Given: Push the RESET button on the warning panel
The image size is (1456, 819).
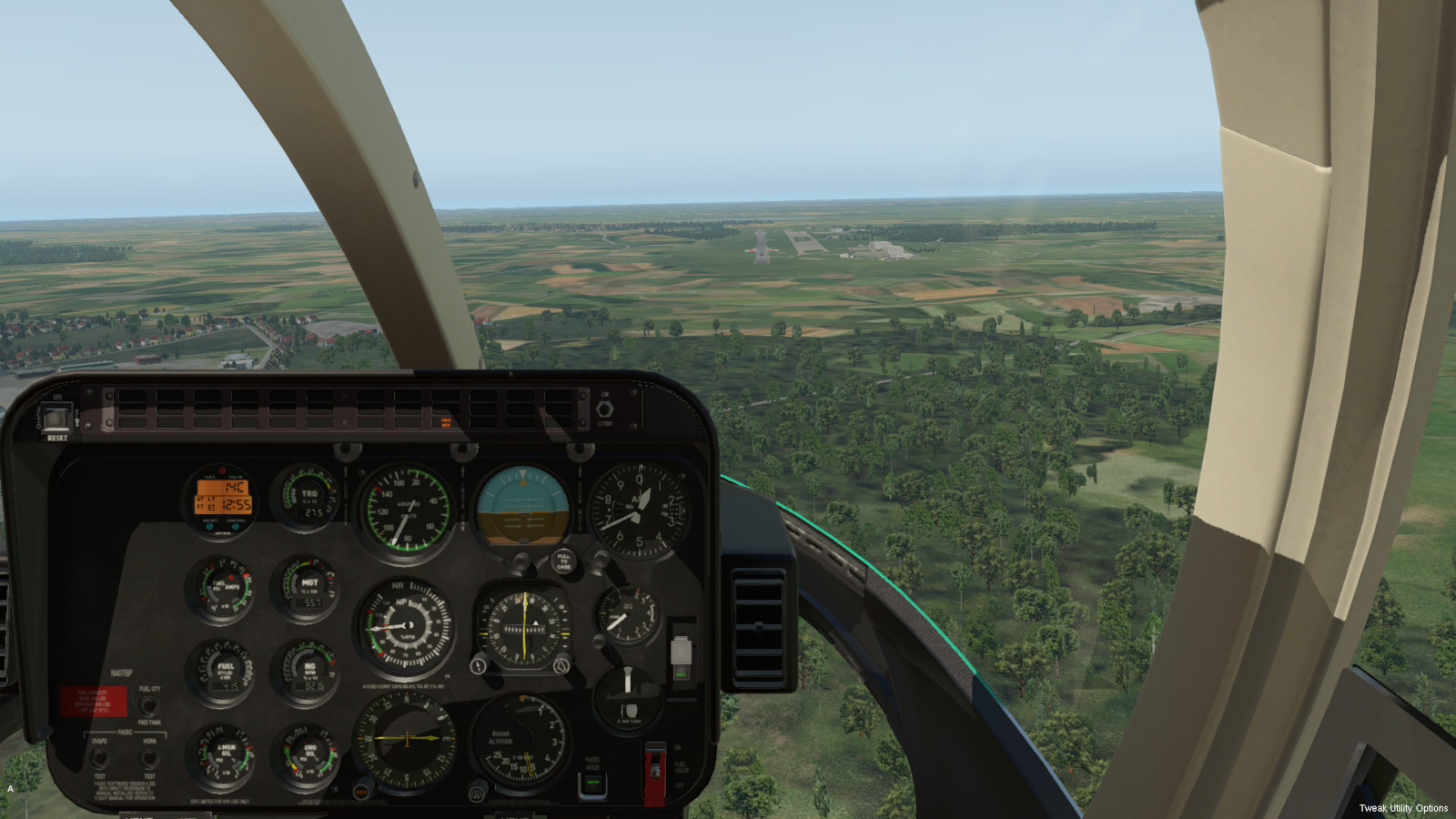Looking at the screenshot, I should [x=56, y=420].
